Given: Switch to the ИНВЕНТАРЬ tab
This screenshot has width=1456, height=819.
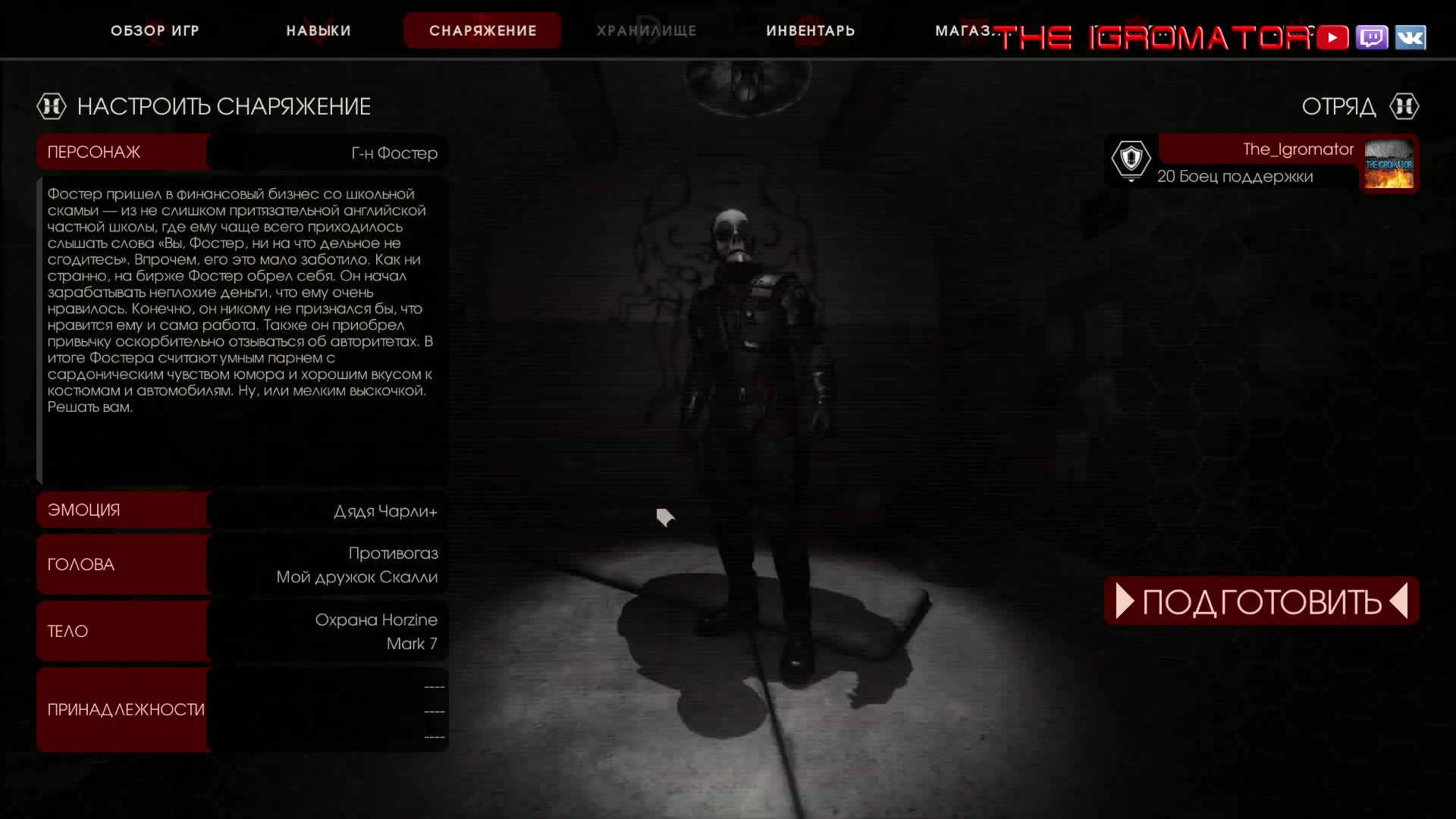Looking at the screenshot, I should coord(810,31).
